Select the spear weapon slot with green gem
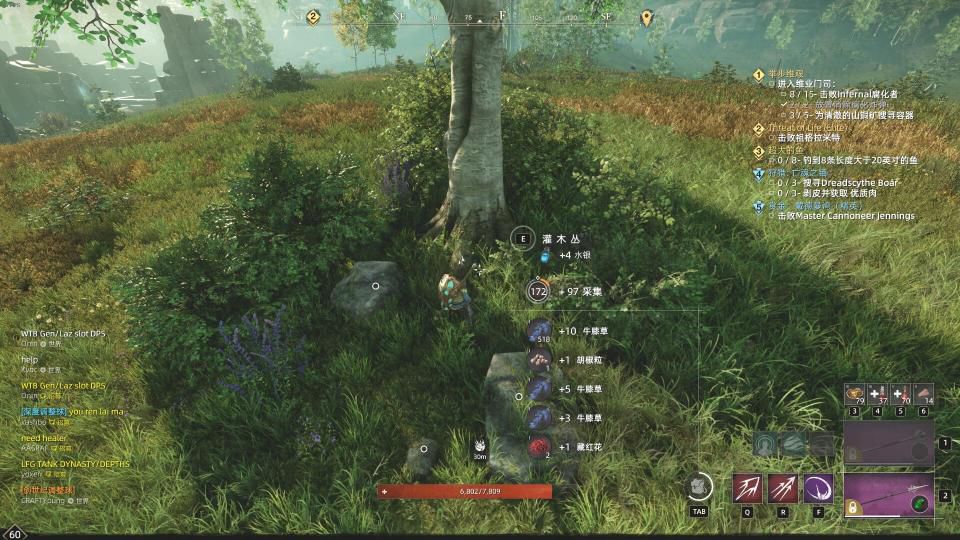Screen dimensions: 960x540 pyautogui.click(x=888, y=495)
